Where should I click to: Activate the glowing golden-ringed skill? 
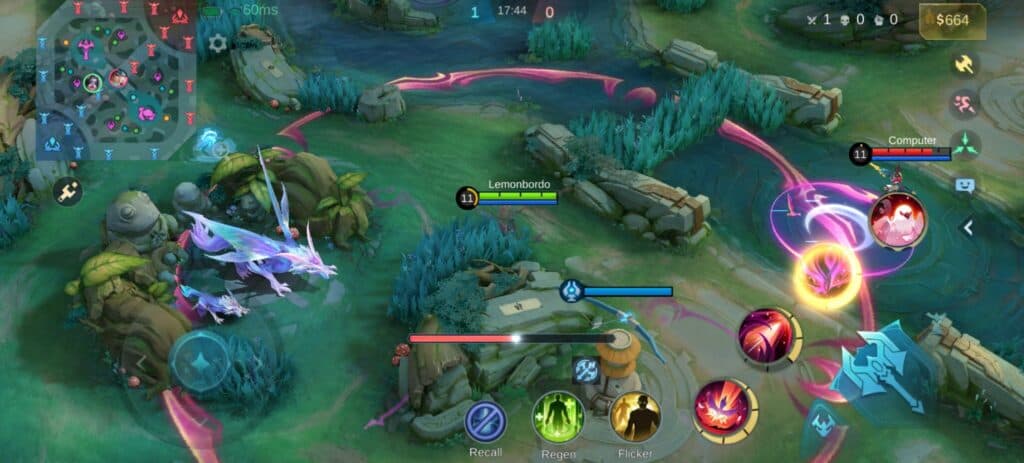pos(827,275)
